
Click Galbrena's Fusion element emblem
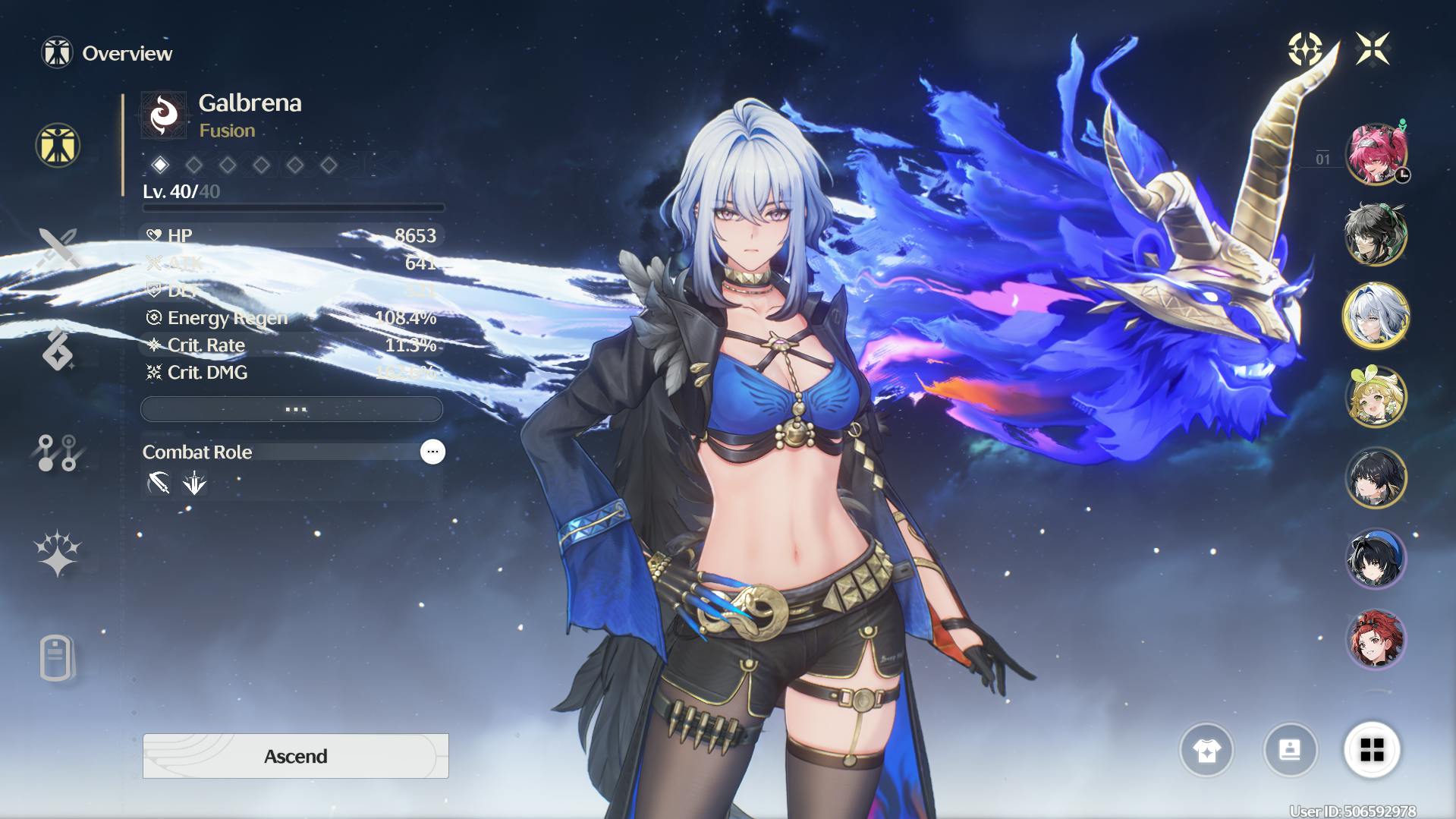164,115
